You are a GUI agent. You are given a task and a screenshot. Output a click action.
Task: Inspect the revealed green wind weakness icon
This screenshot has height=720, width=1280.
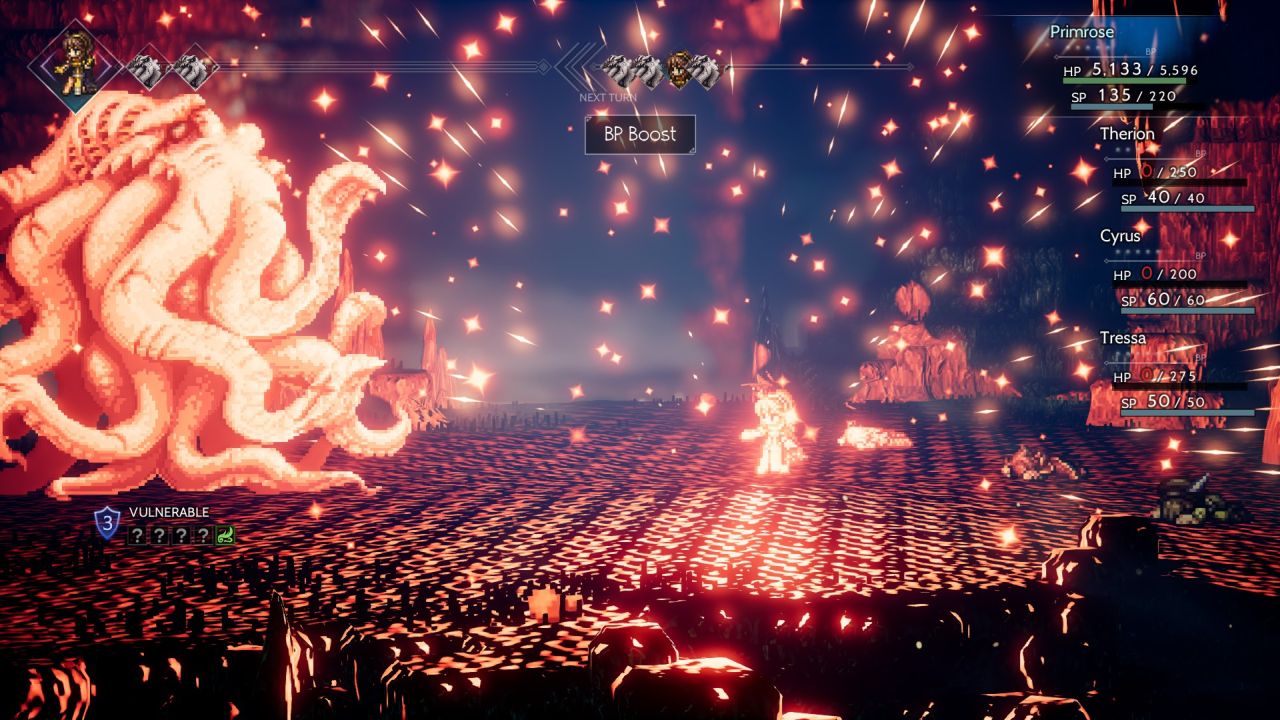(x=226, y=535)
